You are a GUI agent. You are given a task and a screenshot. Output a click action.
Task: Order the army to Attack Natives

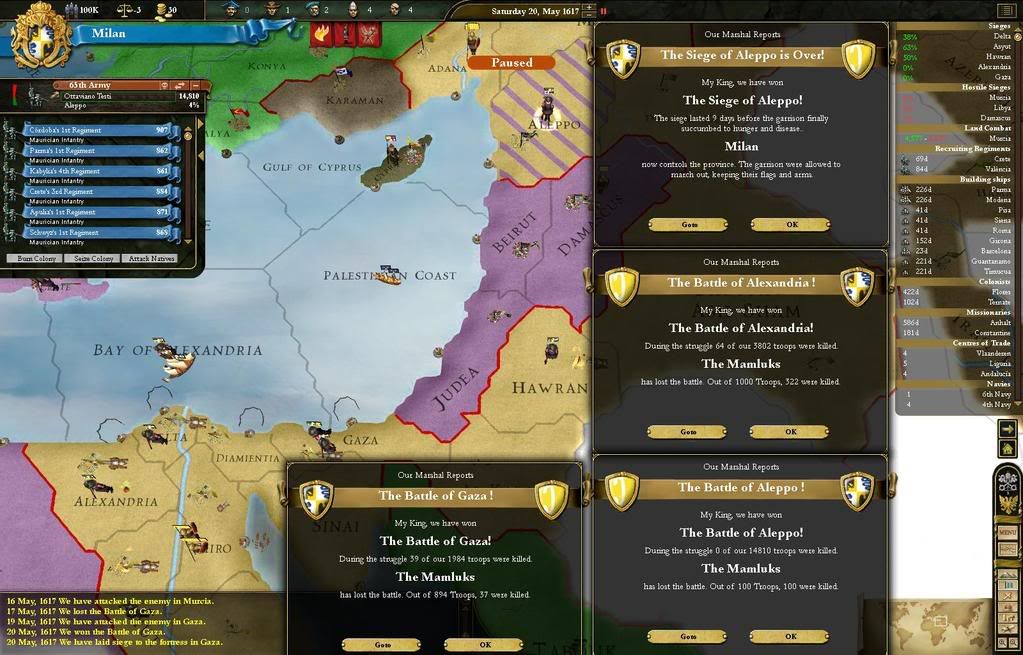(x=152, y=258)
